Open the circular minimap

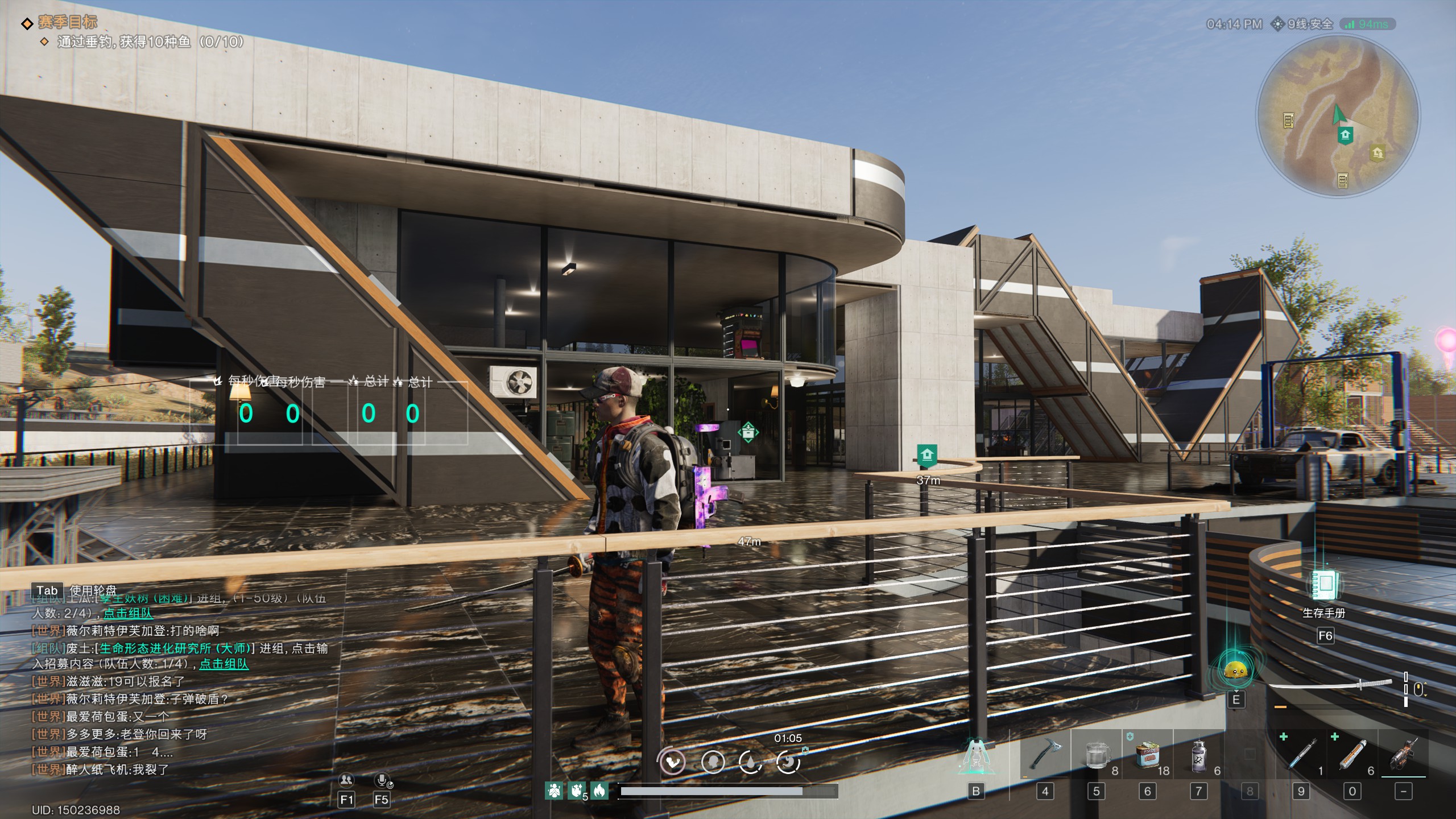(x=1338, y=116)
